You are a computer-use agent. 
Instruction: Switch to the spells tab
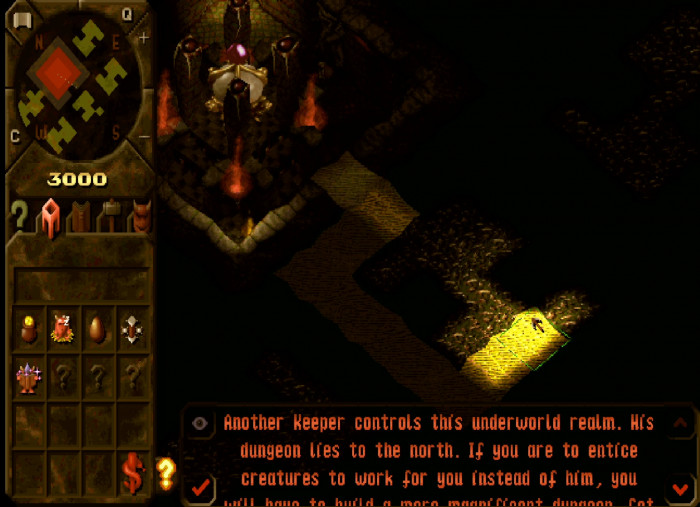[79, 216]
